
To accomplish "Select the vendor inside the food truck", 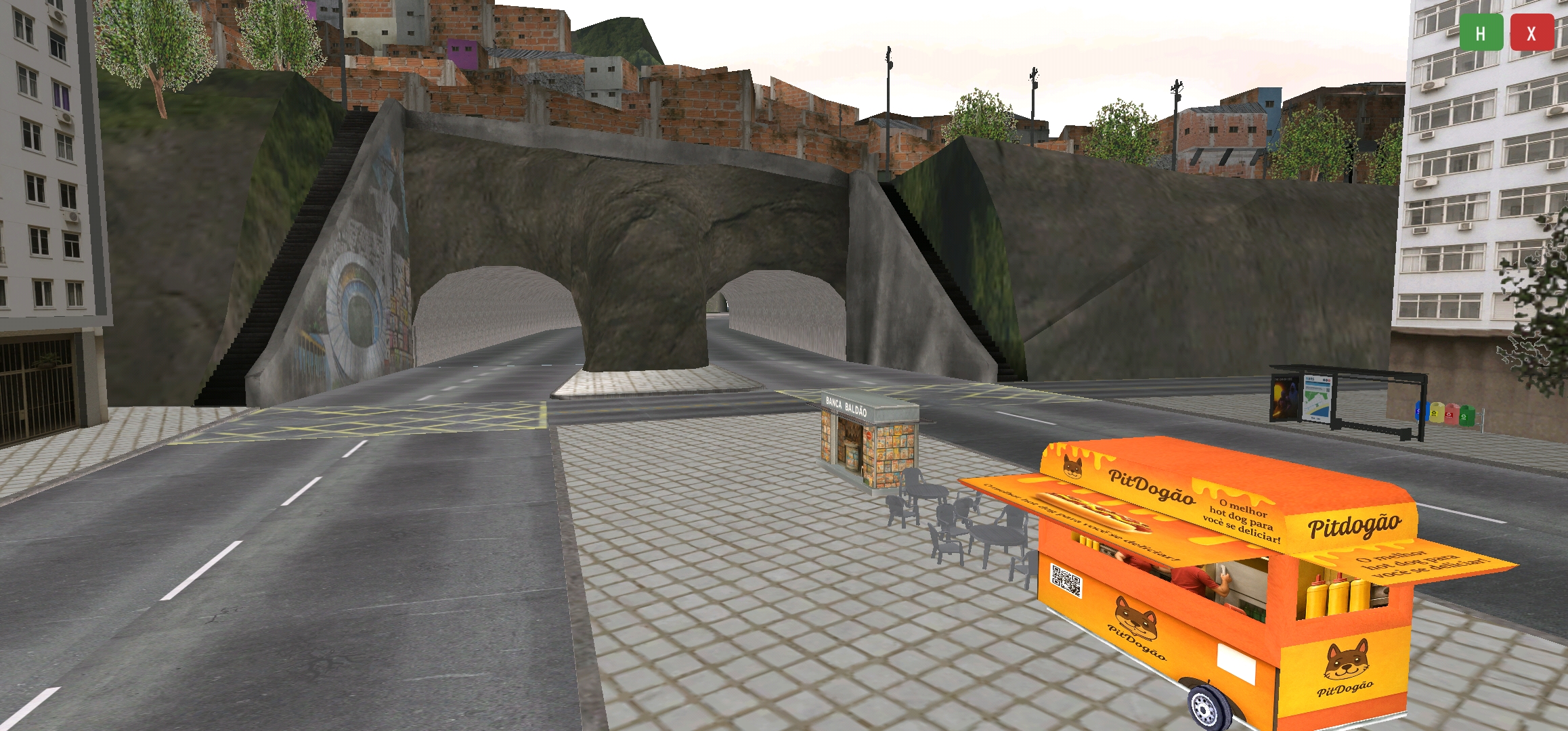I will tap(1196, 577).
